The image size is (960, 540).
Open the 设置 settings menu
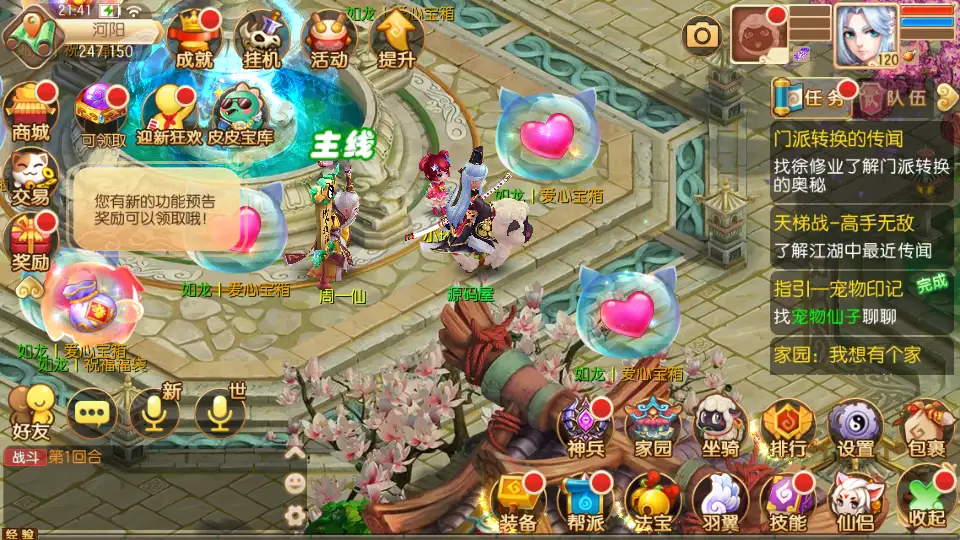coord(856,429)
